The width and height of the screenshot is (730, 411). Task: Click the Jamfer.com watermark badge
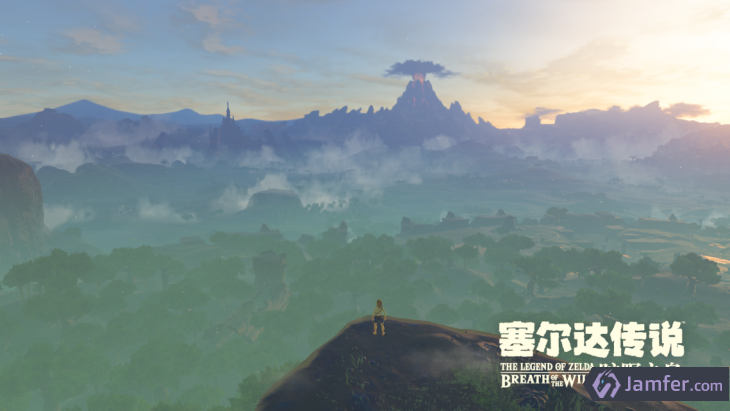pyautogui.click(x=657, y=384)
